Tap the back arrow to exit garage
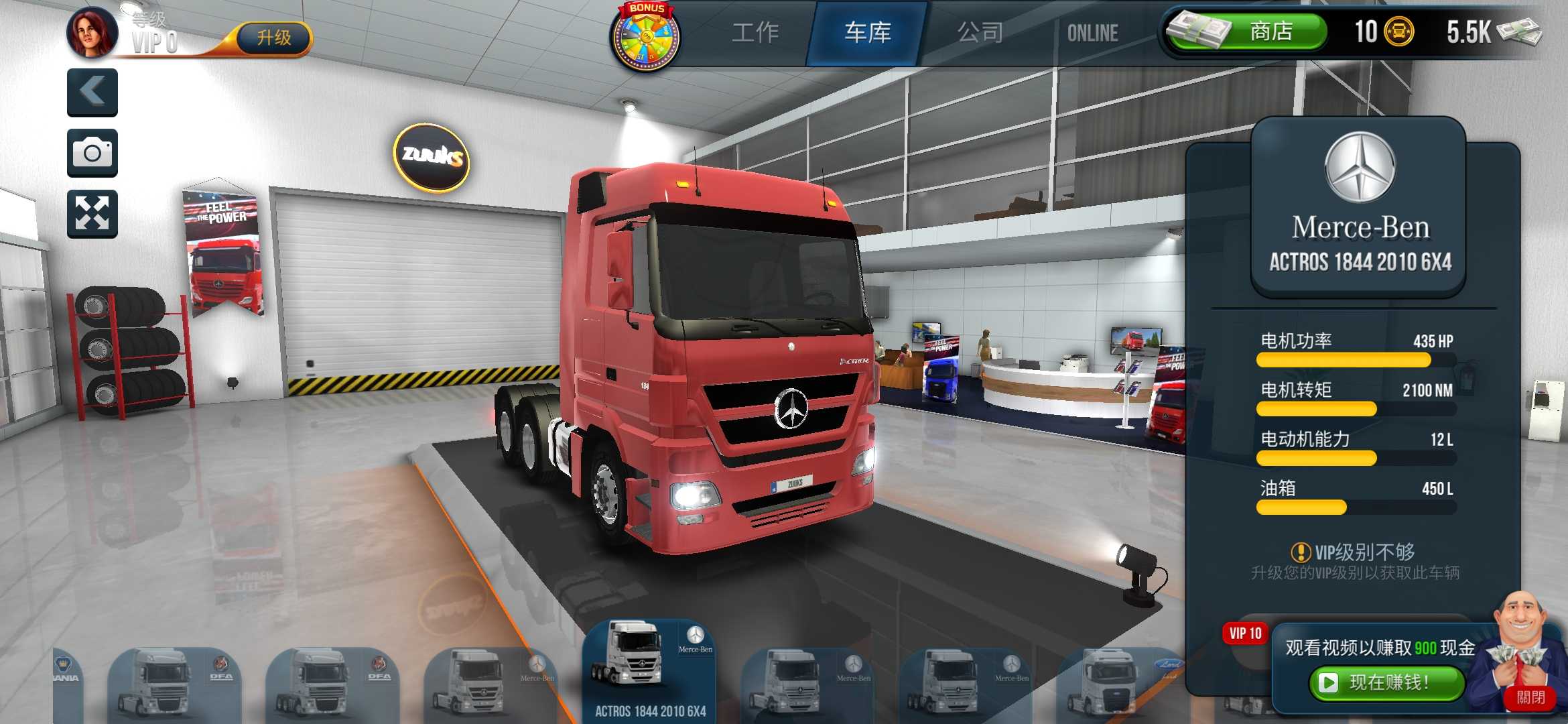 click(x=92, y=92)
